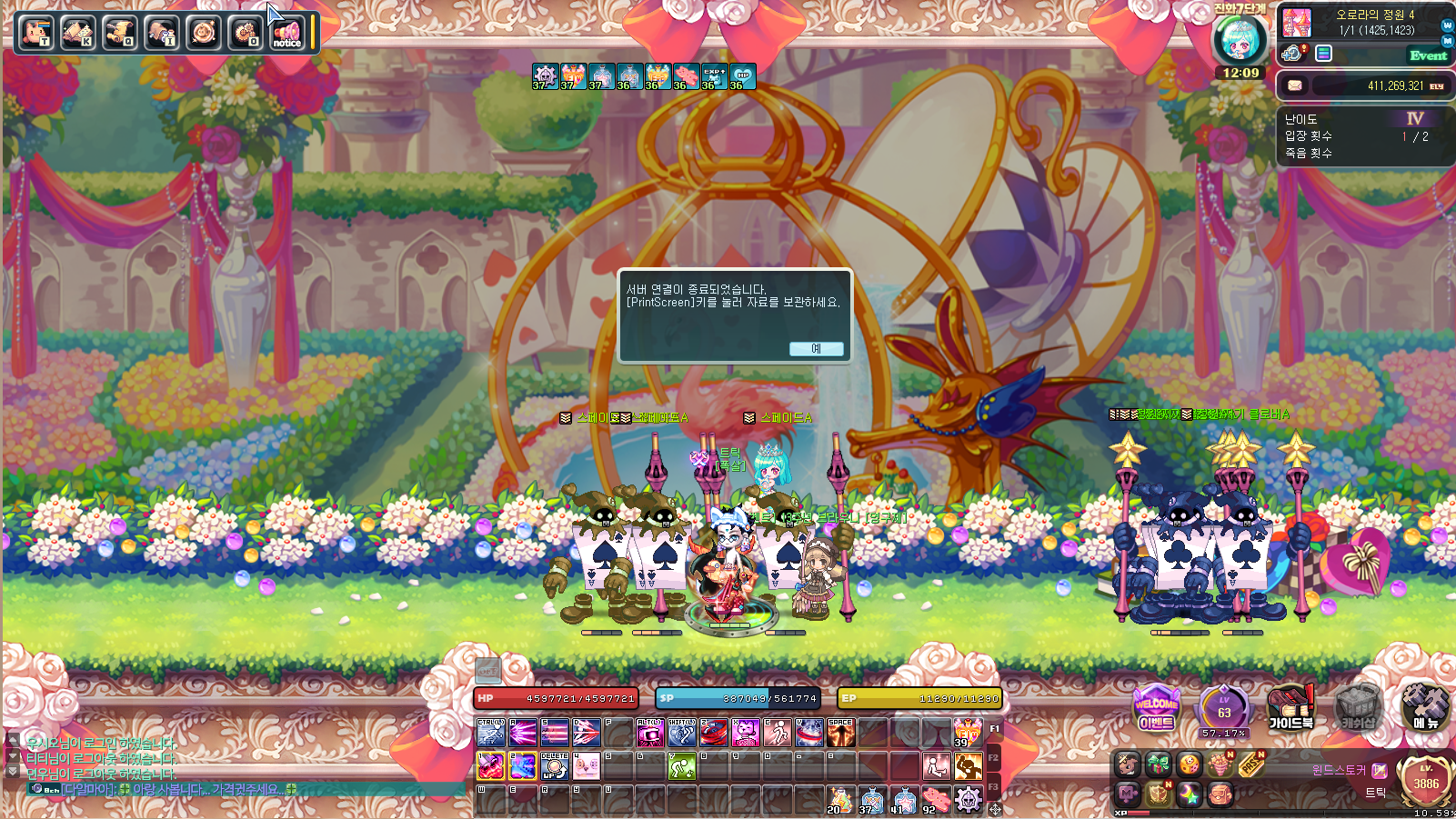
Task: Open the notice megaphone icon
Action: point(286,33)
